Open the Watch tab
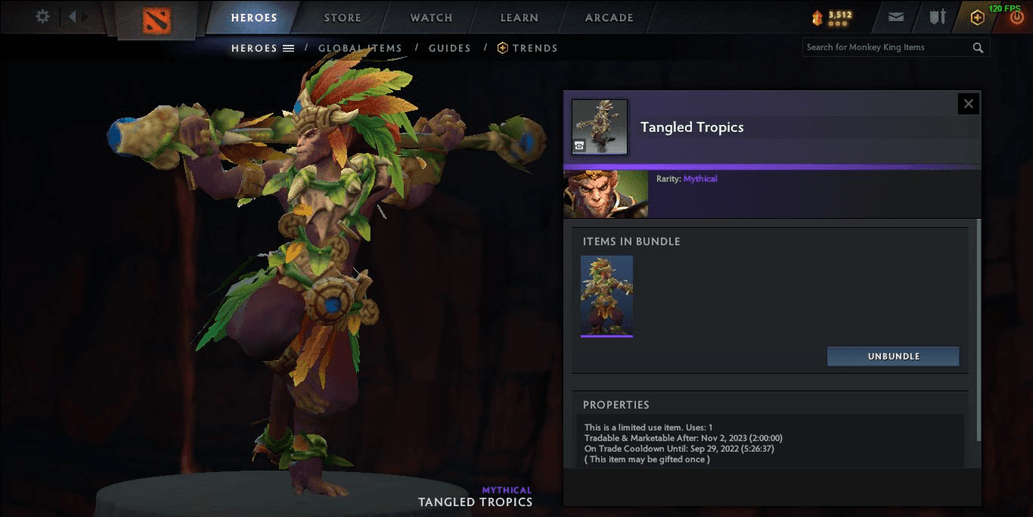Image resolution: width=1033 pixels, height=517 pixels. 431,18
